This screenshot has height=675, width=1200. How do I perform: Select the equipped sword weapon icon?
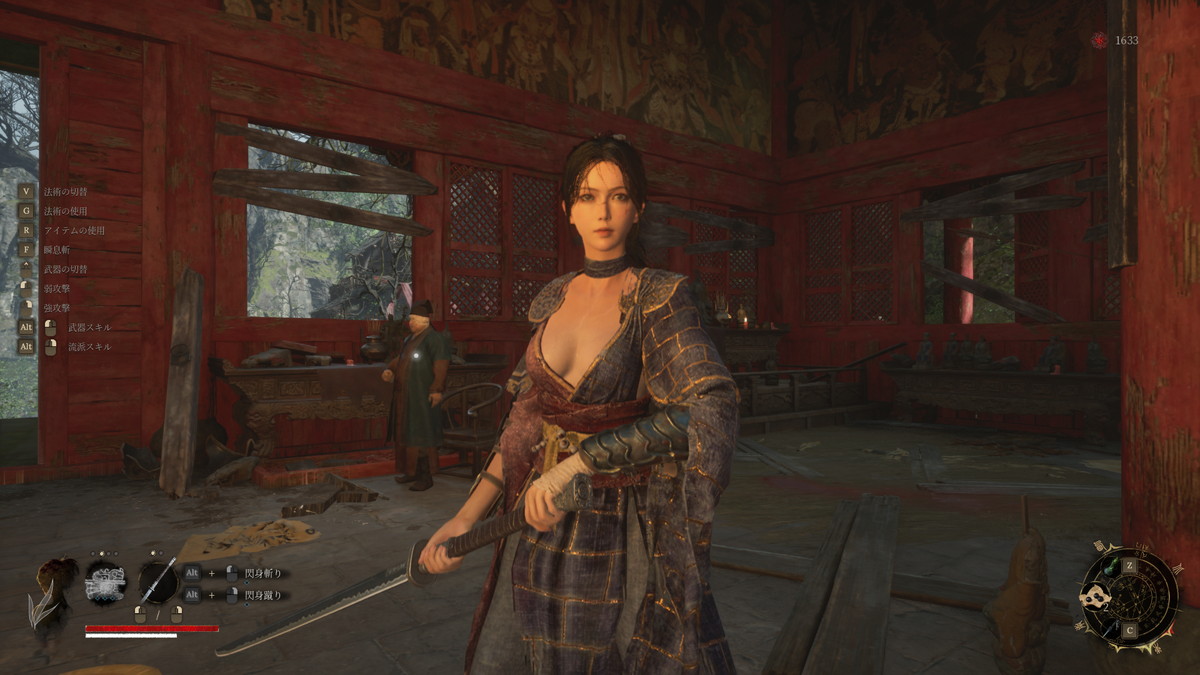click(x=158, y=581)
